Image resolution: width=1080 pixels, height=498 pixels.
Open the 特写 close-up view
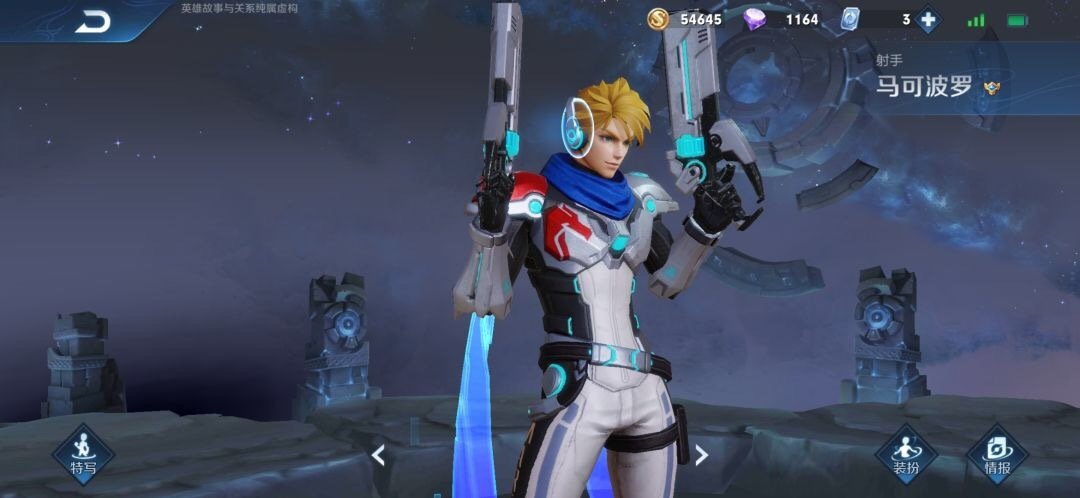(x=84, y=454)
